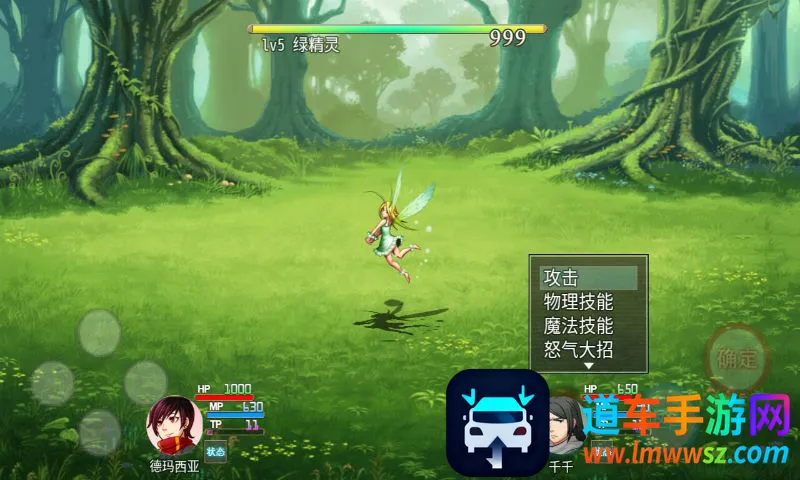
Task: Tap the virtual d-pad left button
Action: click(52, 383)
